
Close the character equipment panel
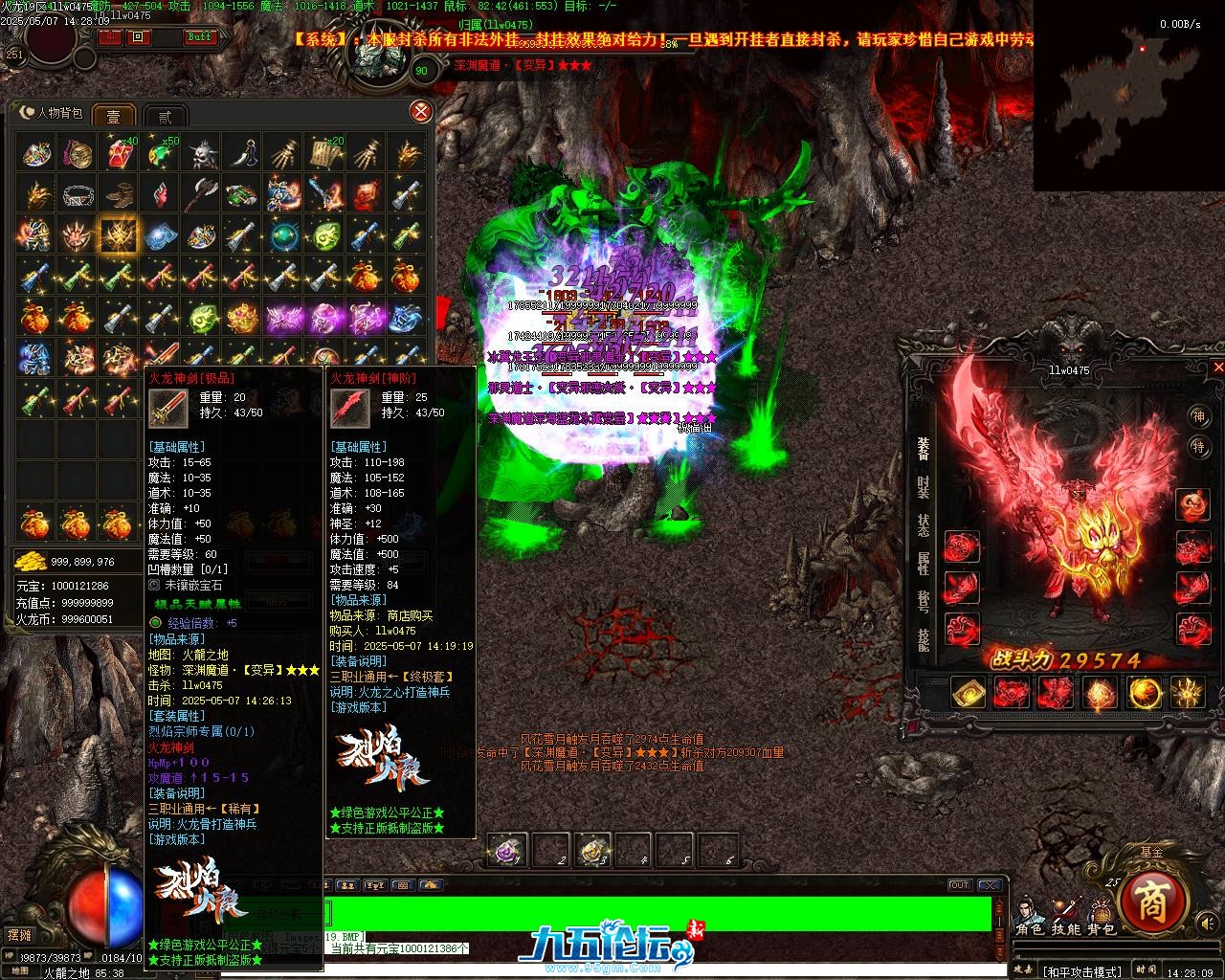click(1218, 367)
